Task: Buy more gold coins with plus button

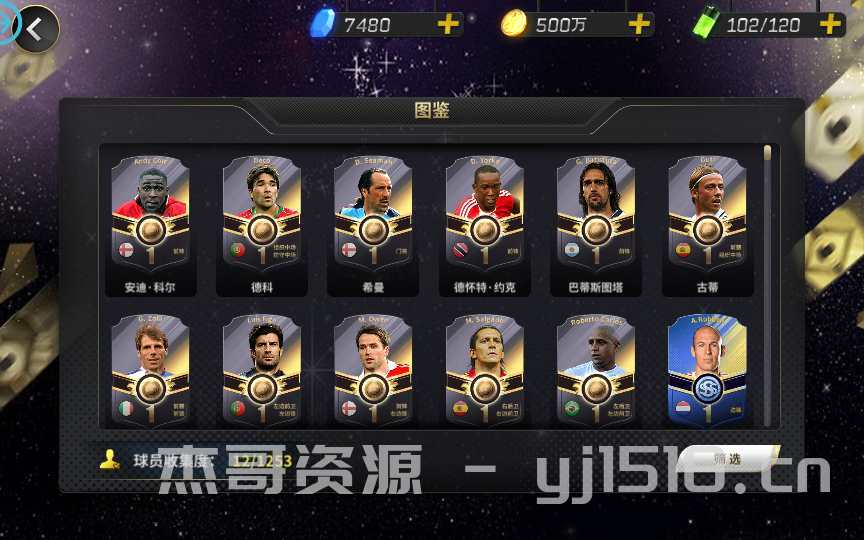Action: tap(639, 24)
